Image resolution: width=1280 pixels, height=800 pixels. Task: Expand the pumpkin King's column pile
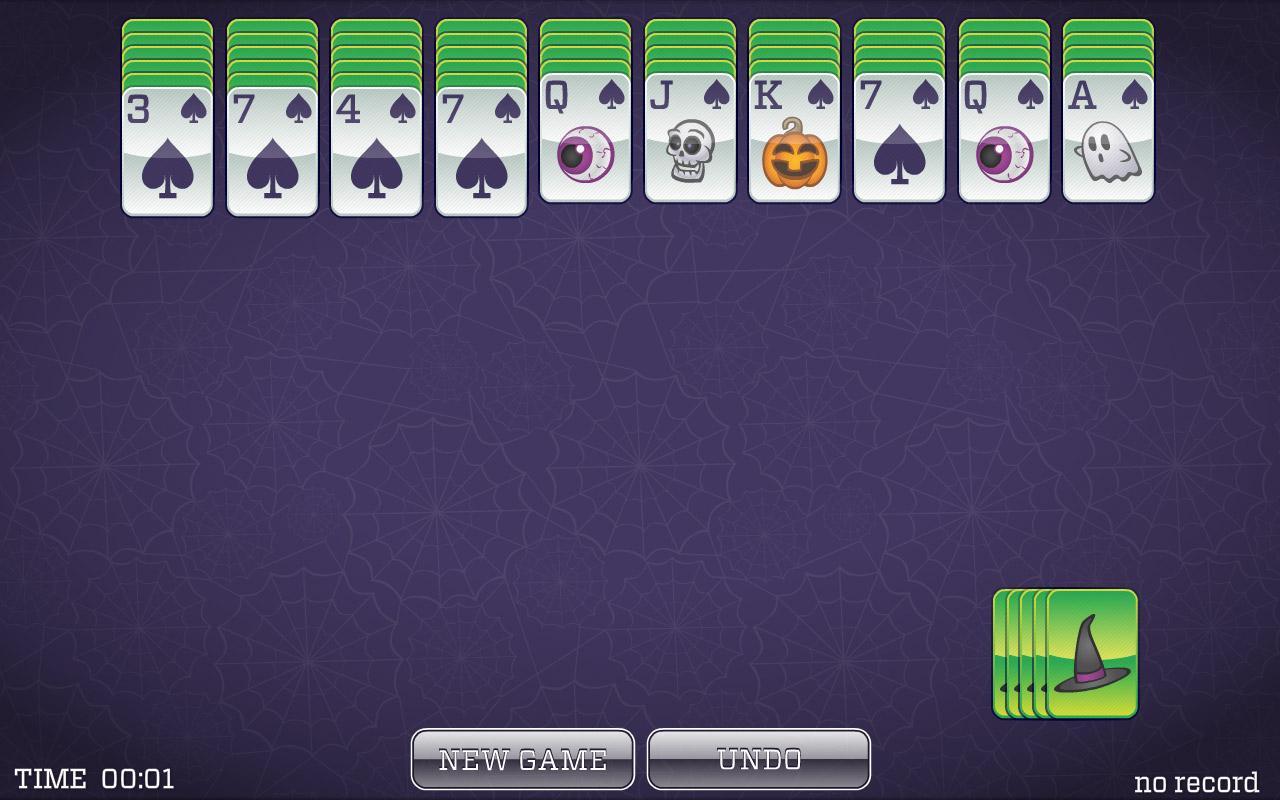tap(795, 45)
